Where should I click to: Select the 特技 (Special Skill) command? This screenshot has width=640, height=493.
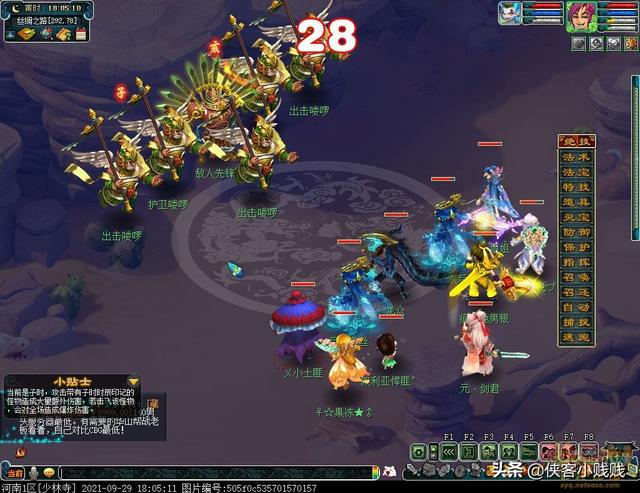point(577,187)
